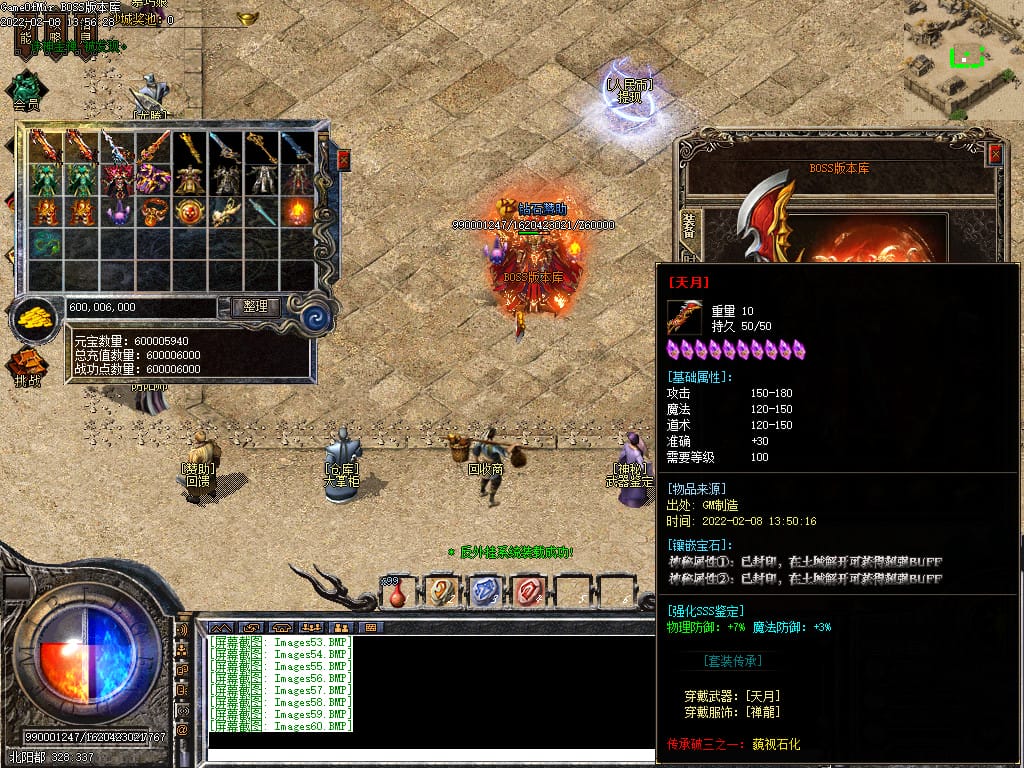Close the inventory bag window
Image resolution: width=1024 pixels, height=768 pixels.
coord(344,160)
